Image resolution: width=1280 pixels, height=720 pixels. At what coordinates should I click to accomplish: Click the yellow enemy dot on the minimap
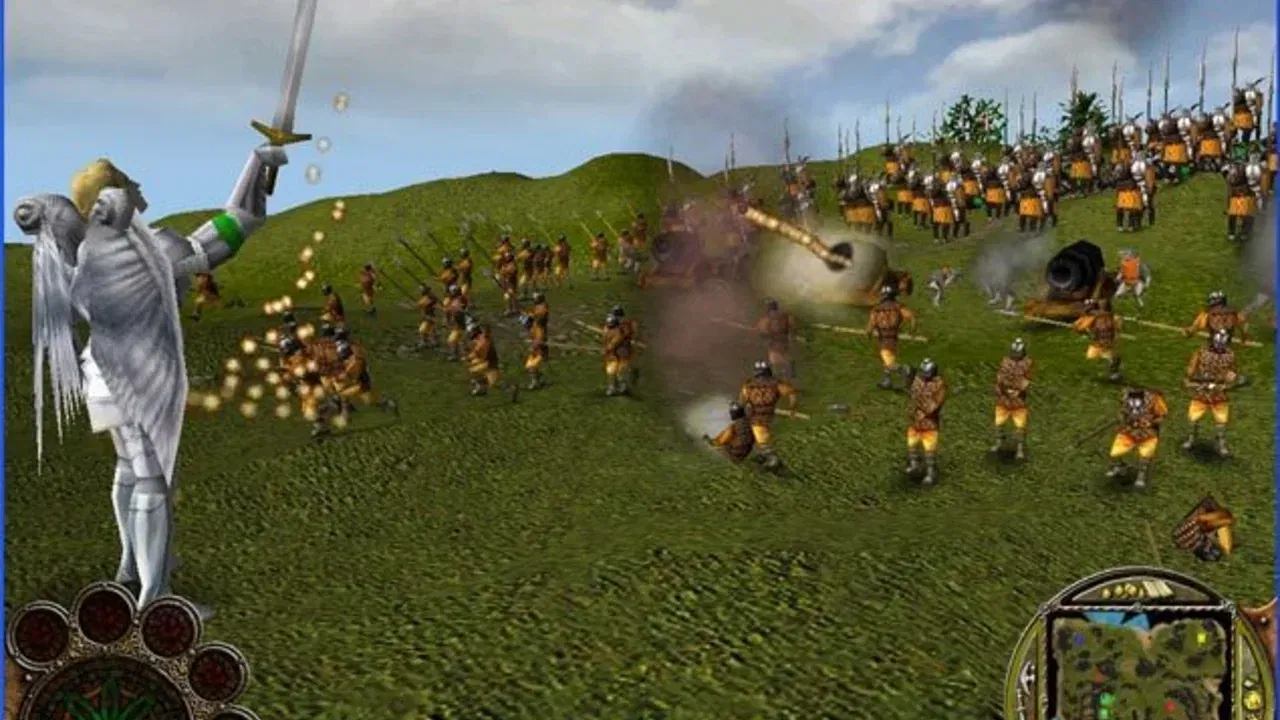pyautogui.click(x=1204, y=637)
